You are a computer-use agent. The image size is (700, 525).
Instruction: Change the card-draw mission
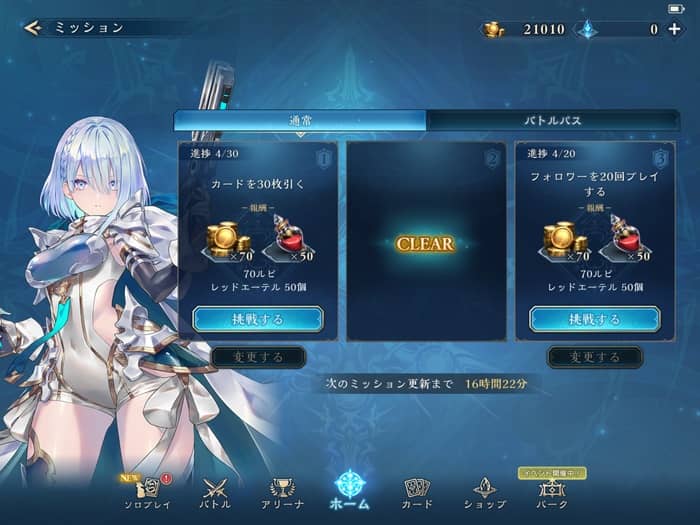(x=258, y=357)
